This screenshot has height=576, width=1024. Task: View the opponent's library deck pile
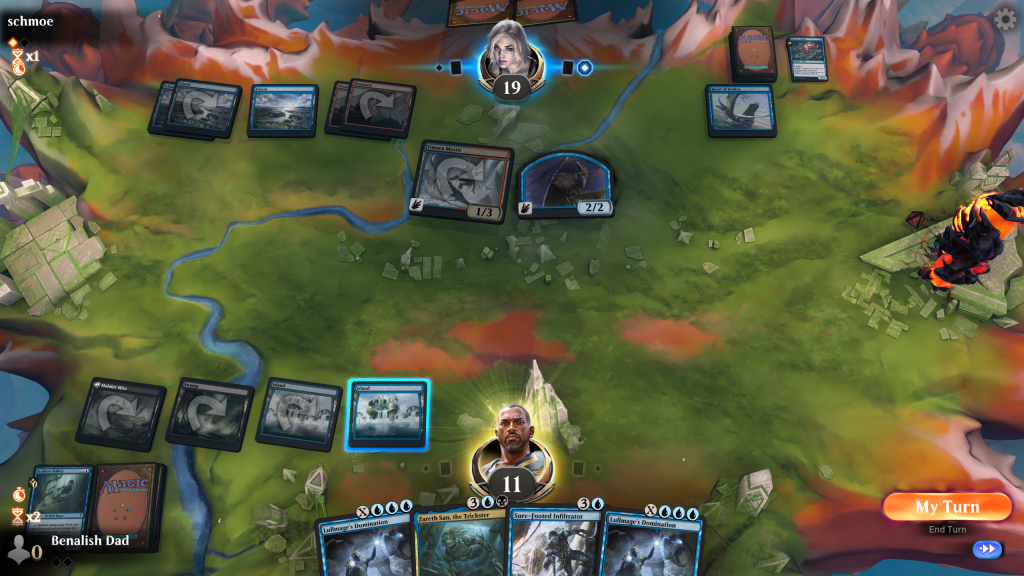752,52
